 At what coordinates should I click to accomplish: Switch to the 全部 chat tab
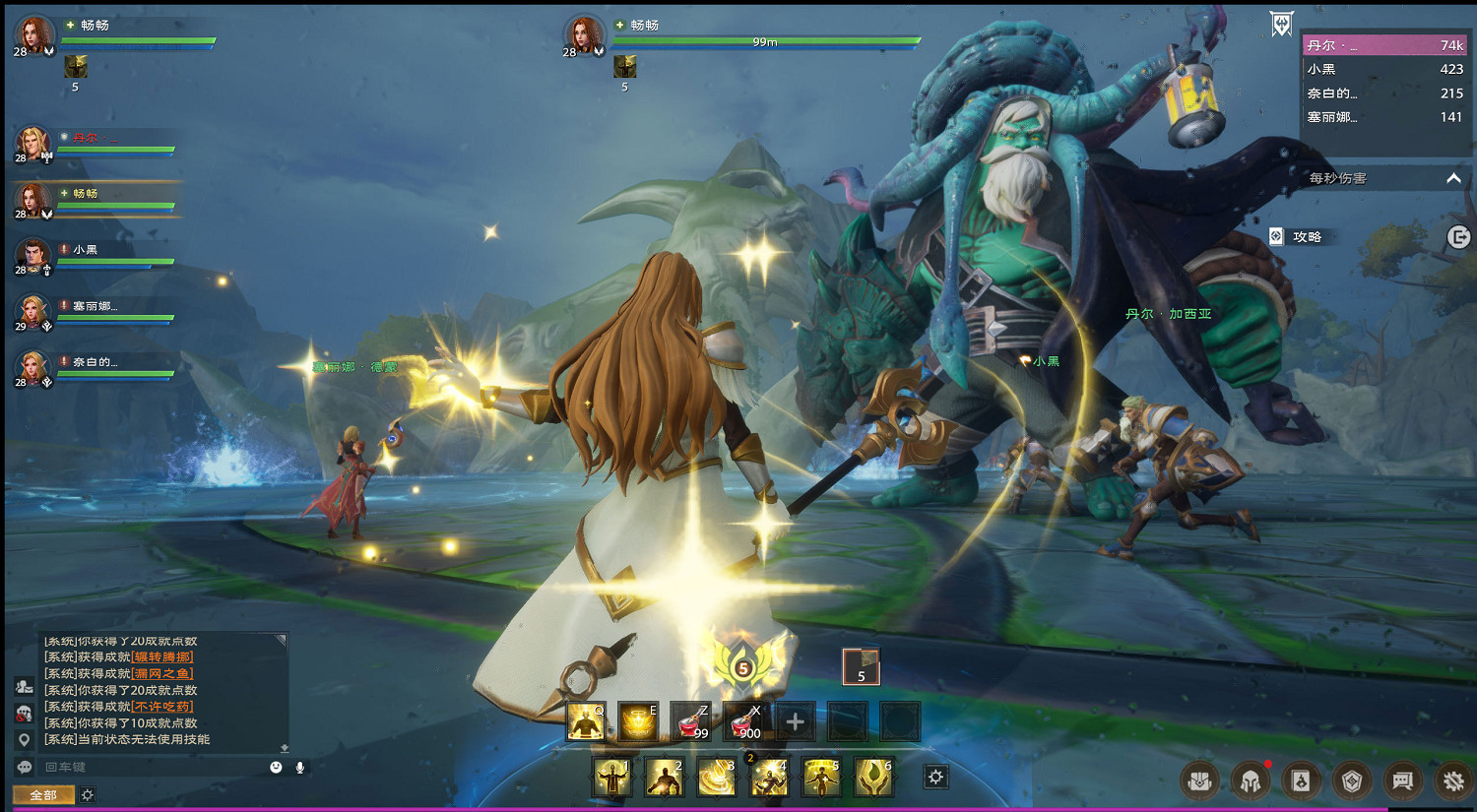43,794
